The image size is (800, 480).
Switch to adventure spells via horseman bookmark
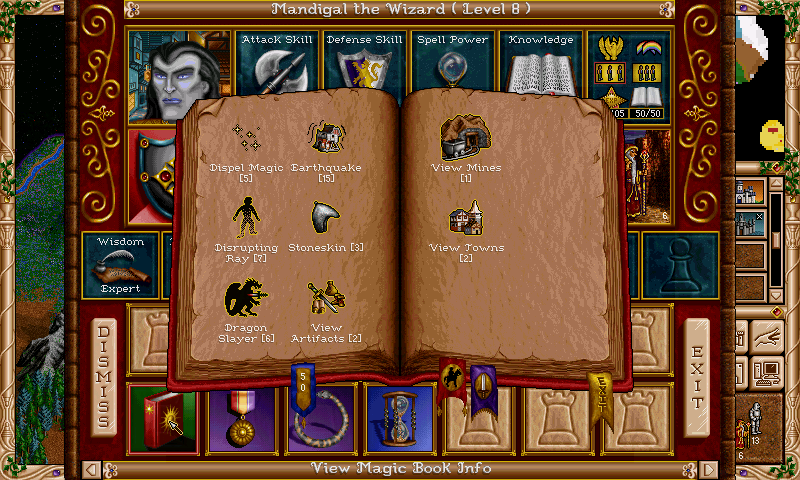tap(452, 380)
